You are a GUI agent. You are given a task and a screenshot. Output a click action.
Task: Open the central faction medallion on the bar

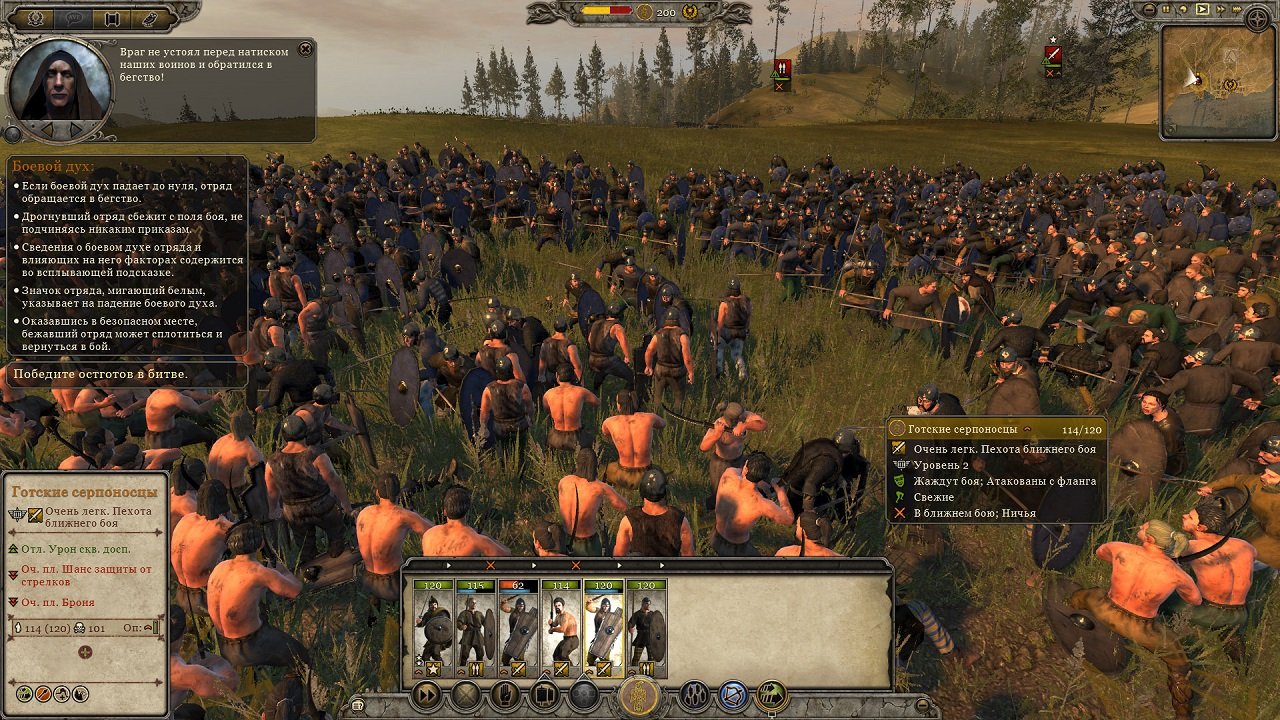(x=638, y=692)
